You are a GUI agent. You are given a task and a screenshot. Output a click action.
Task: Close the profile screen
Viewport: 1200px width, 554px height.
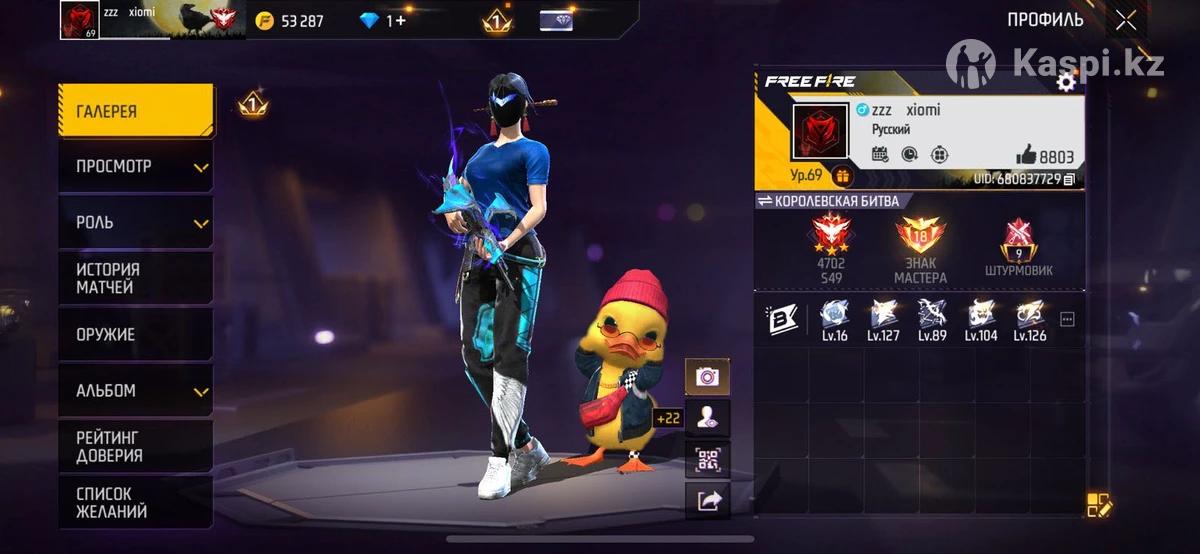pos(1126,20)
